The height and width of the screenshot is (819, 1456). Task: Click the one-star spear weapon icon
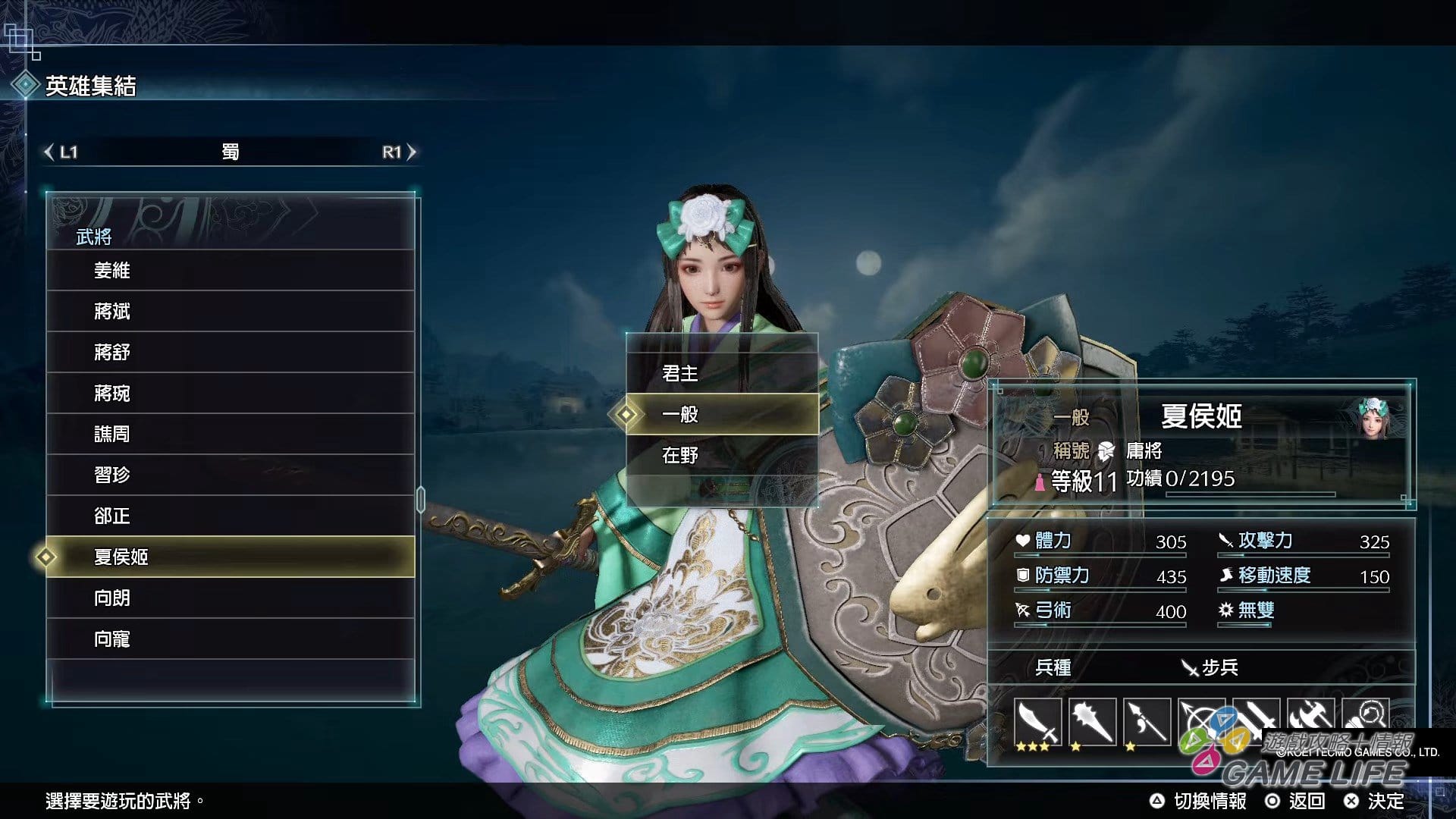pos(1147,723)
